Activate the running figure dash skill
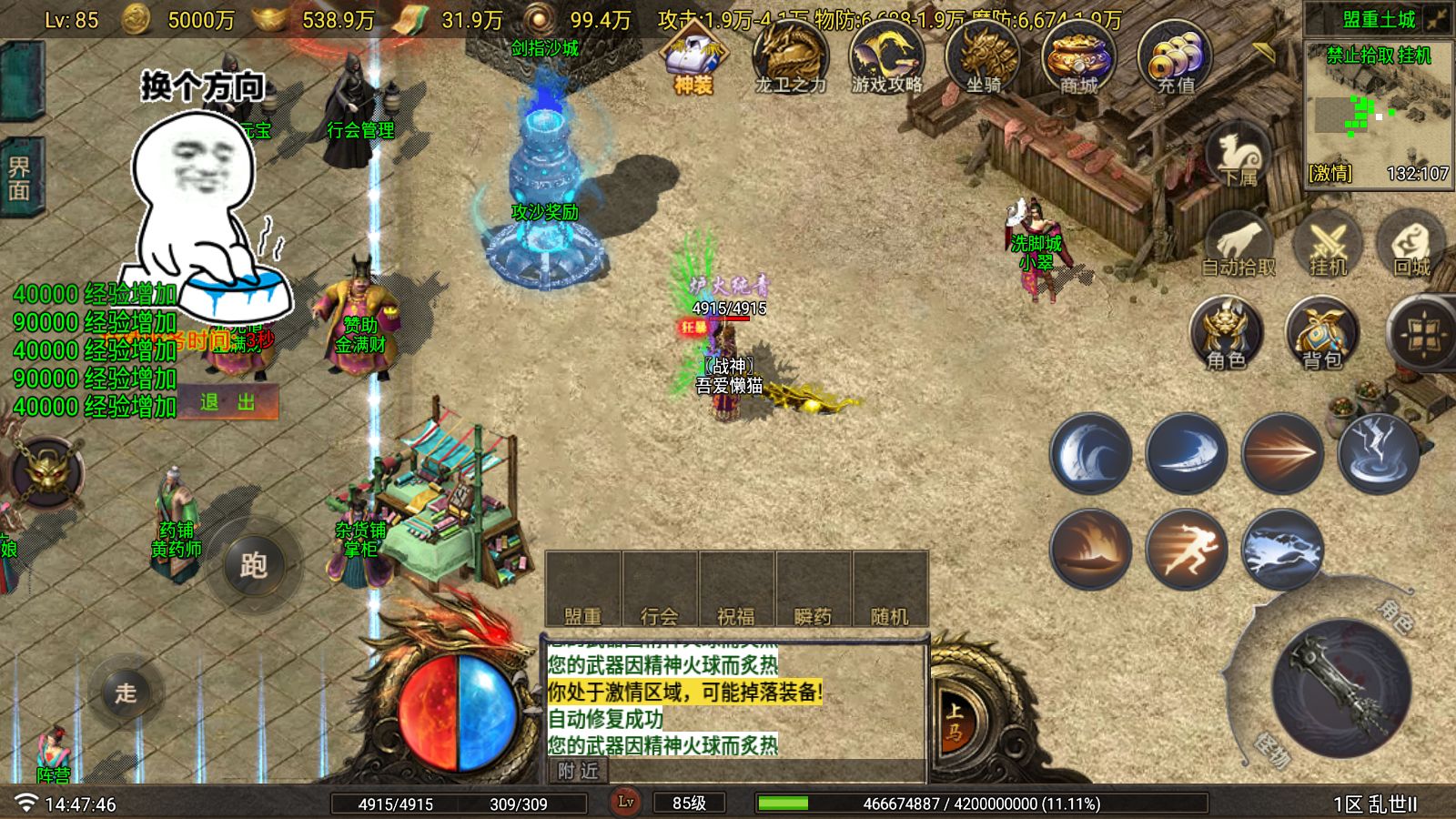The image size is (1456, 819). (x=1187, y=550)
